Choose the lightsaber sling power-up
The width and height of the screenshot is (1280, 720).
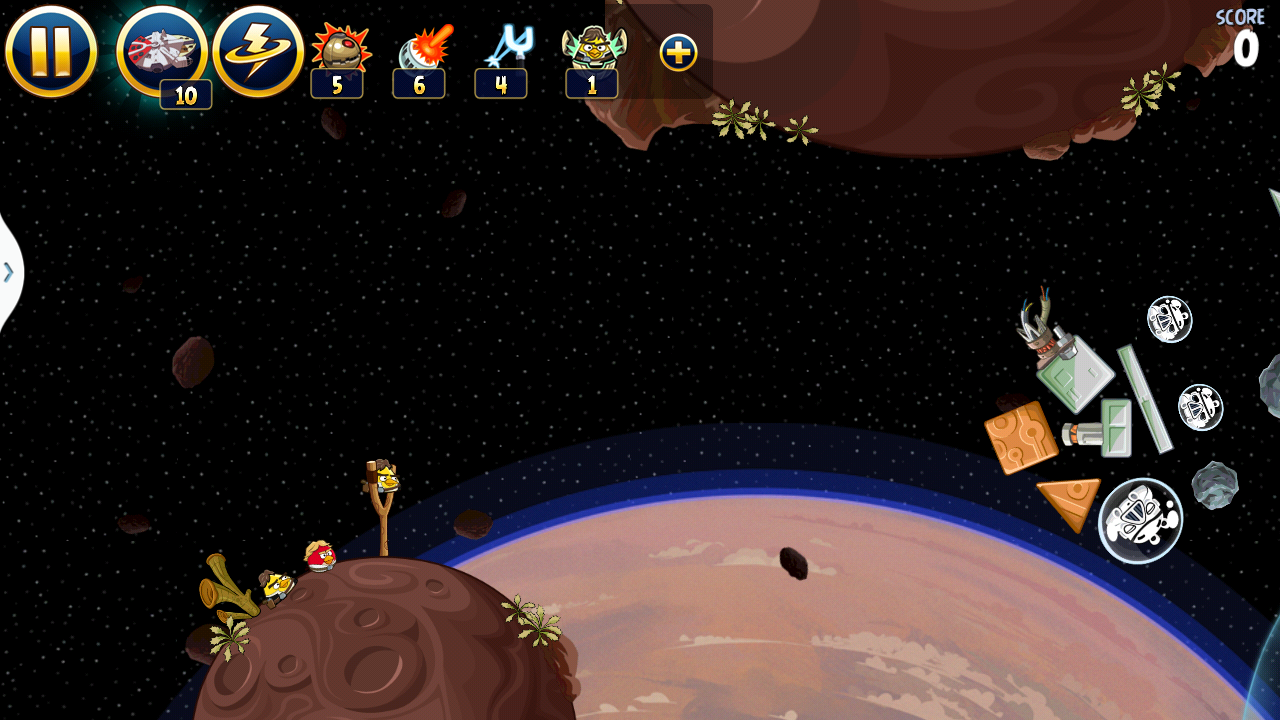(507, 48)
